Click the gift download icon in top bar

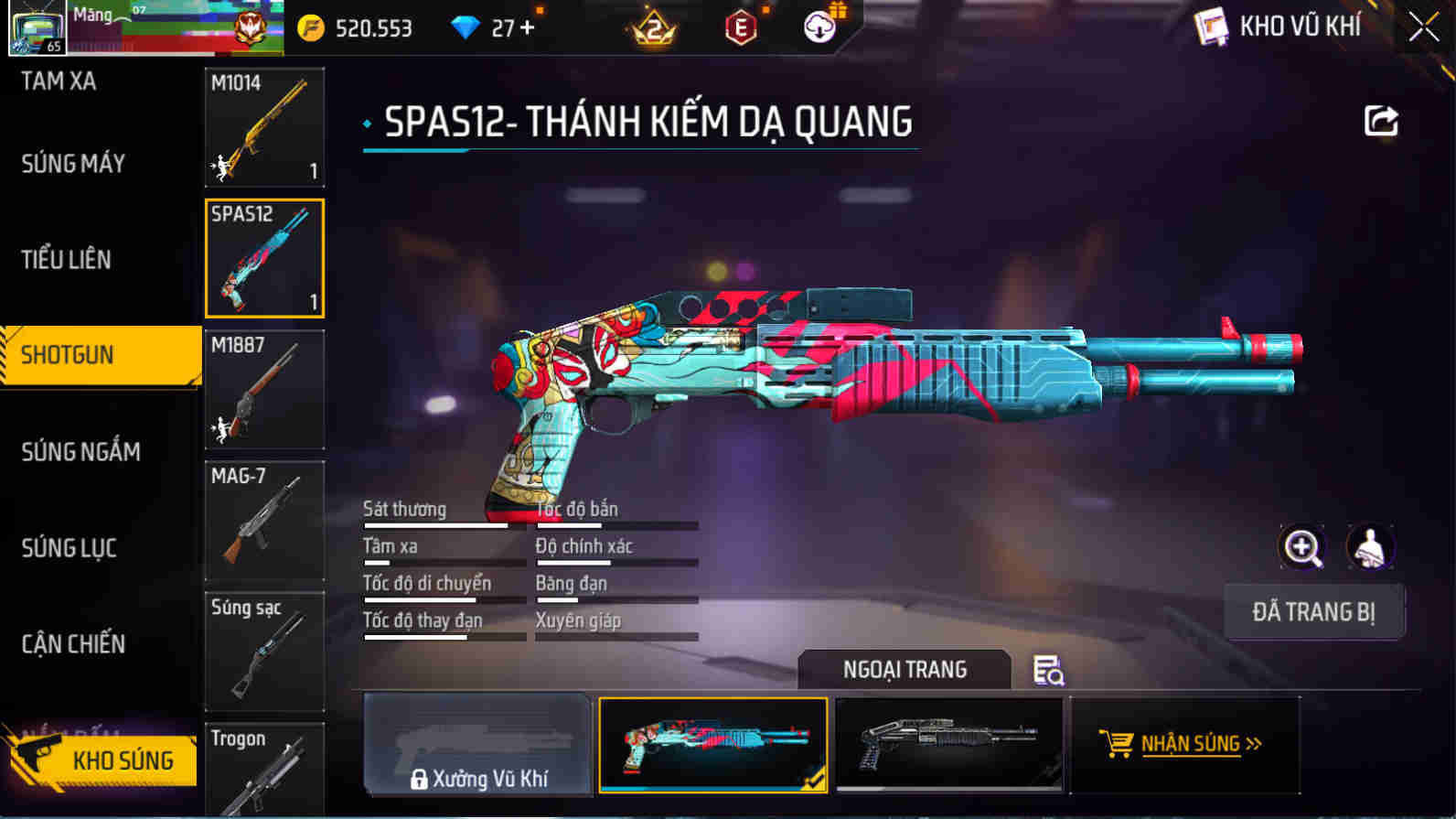pyautogui.click(x=818, y=27)
